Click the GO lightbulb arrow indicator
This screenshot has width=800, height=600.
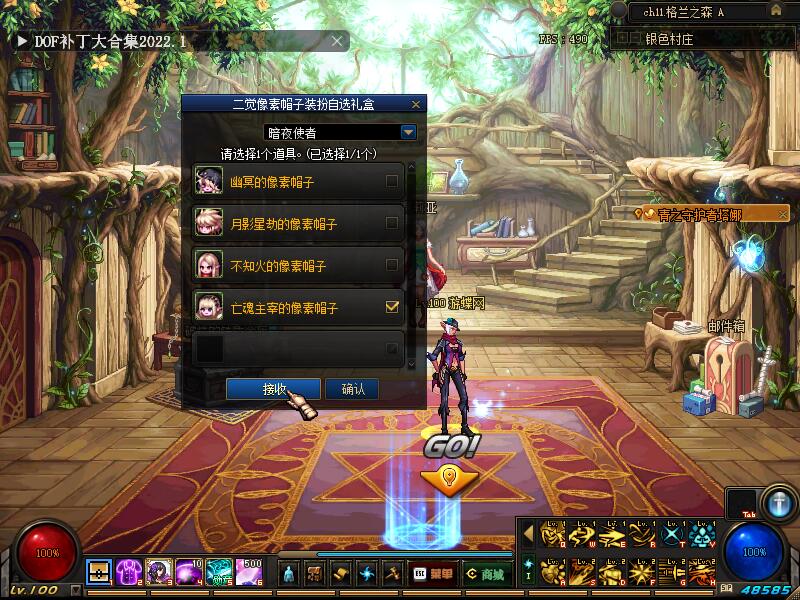point(449,477)
